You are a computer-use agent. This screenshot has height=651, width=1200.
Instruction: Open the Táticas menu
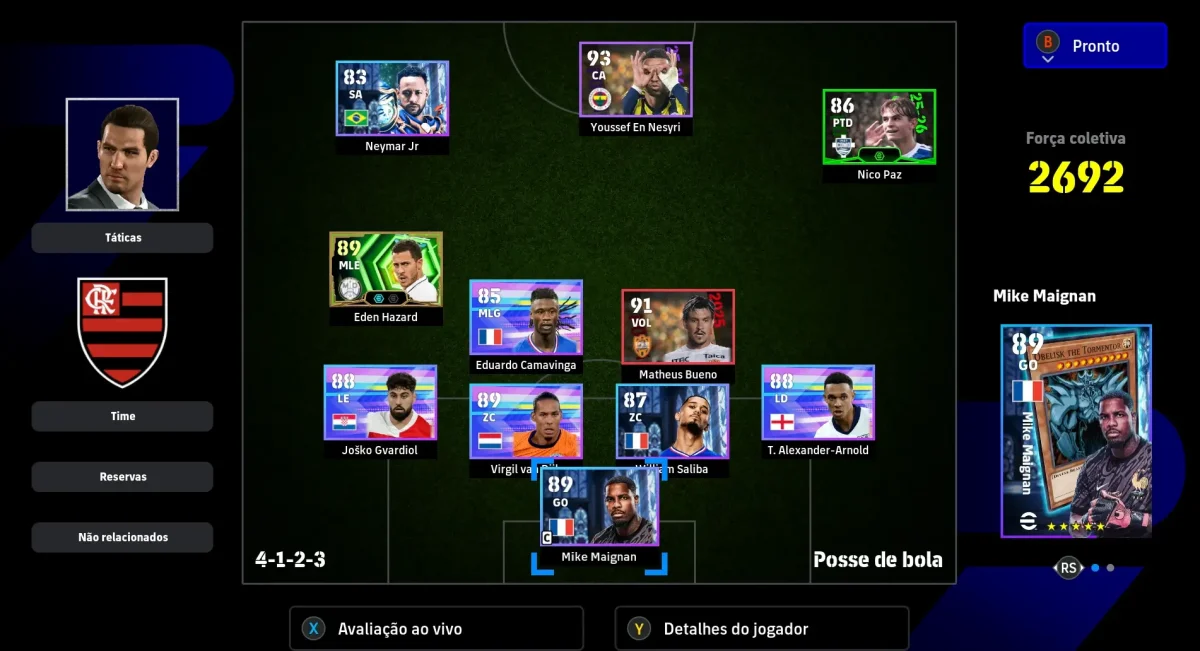pos(122,238)
